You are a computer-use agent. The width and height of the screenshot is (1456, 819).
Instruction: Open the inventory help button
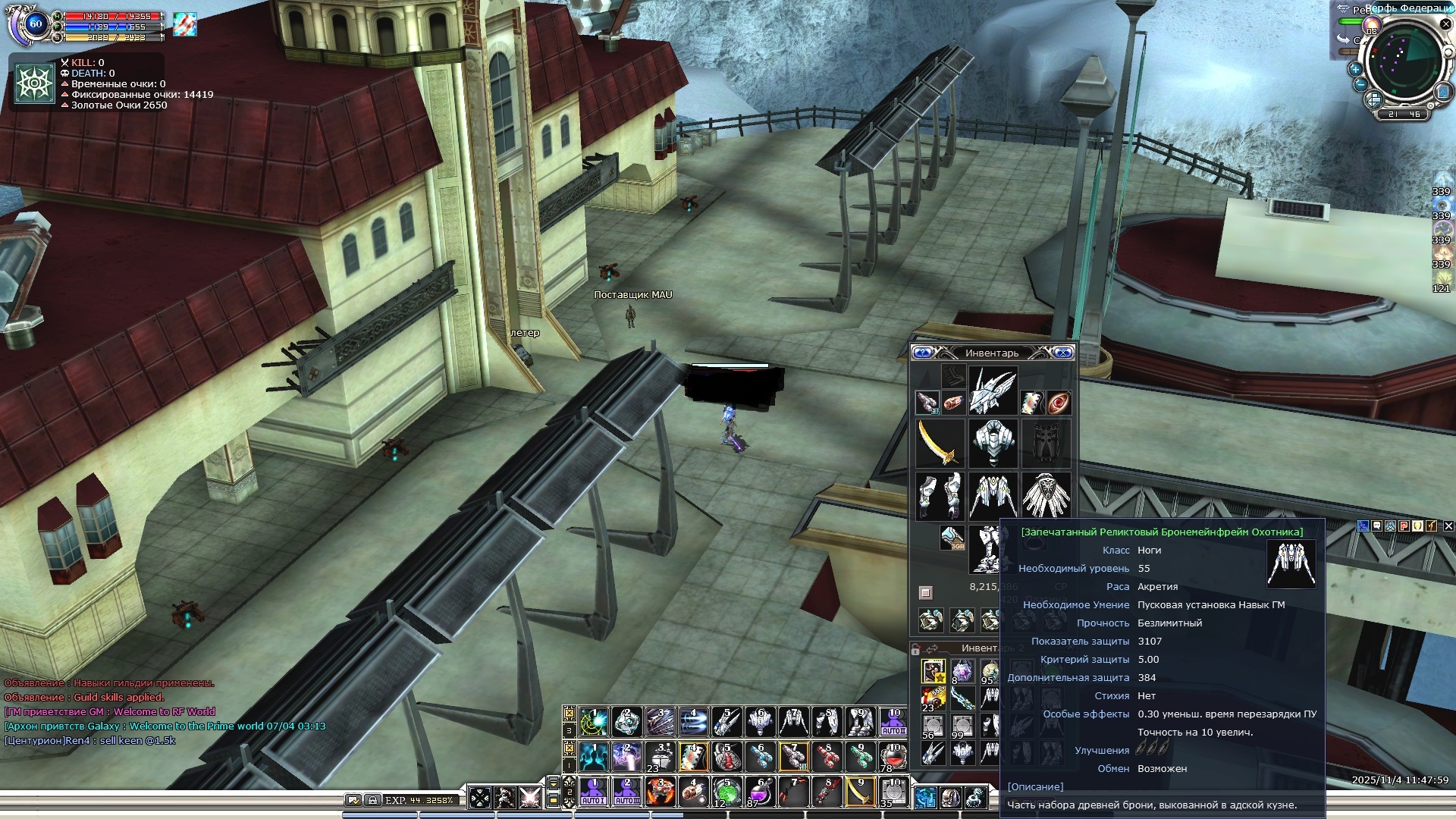(x=922, y=353)
